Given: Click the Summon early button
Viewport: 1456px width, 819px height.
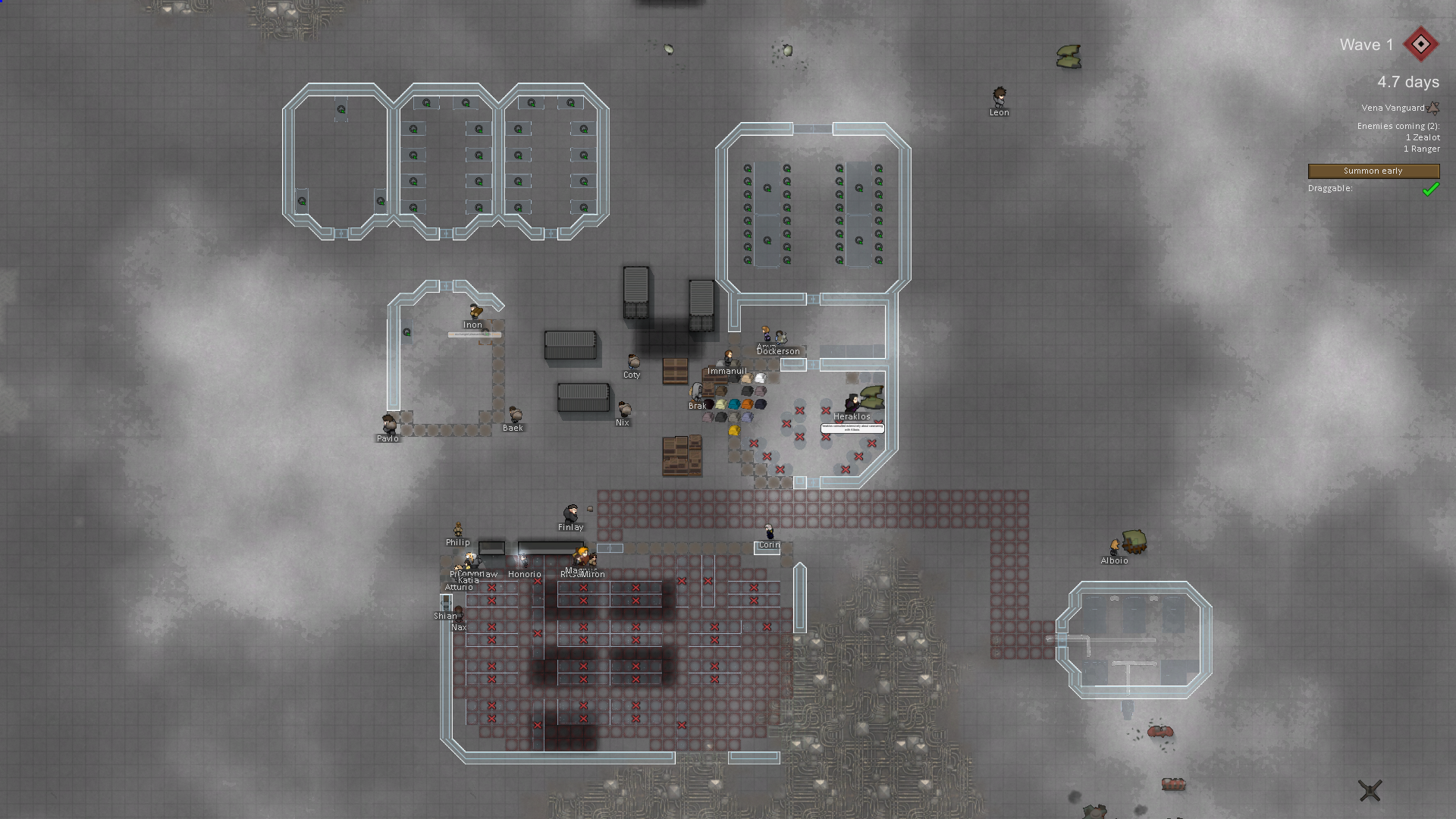Looking at the screenshot, I should pos(1373,171).
